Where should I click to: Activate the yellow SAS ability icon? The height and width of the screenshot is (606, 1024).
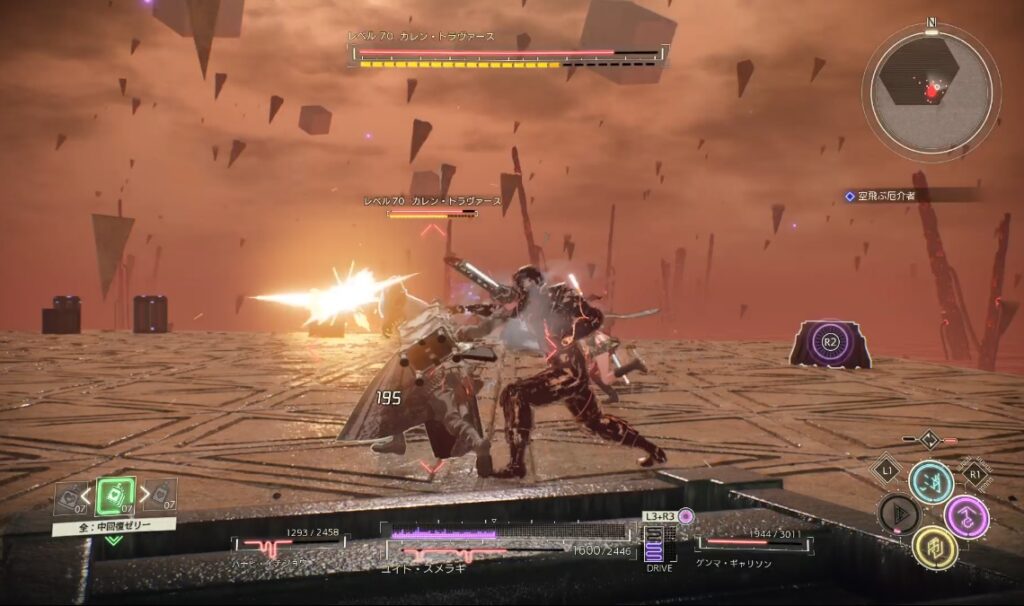click(934, 547)
